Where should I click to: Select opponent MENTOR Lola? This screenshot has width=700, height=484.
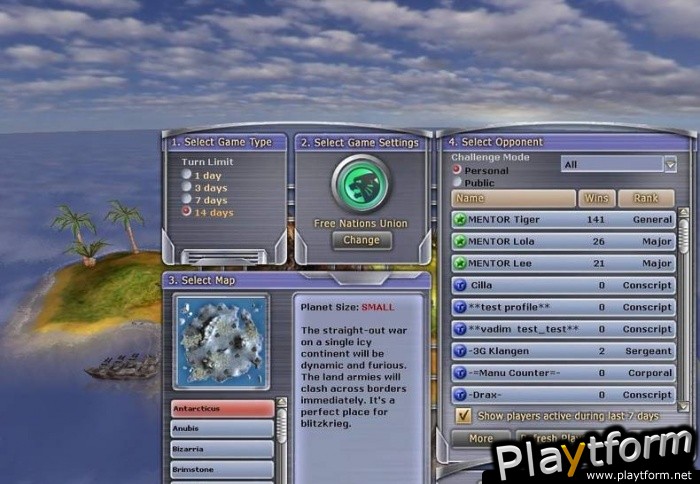(563, 241)
